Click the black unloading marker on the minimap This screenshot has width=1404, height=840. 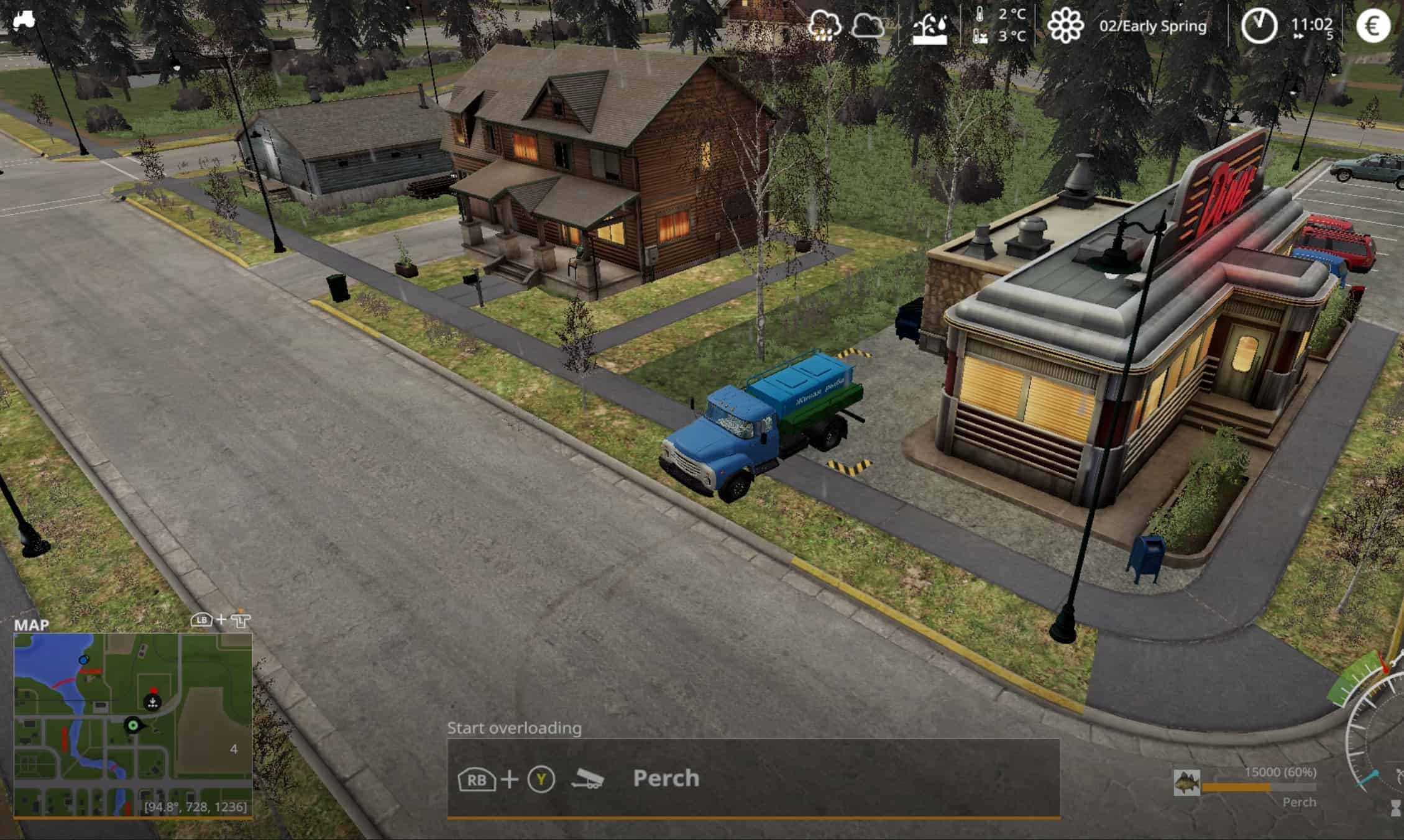point(152,702)
